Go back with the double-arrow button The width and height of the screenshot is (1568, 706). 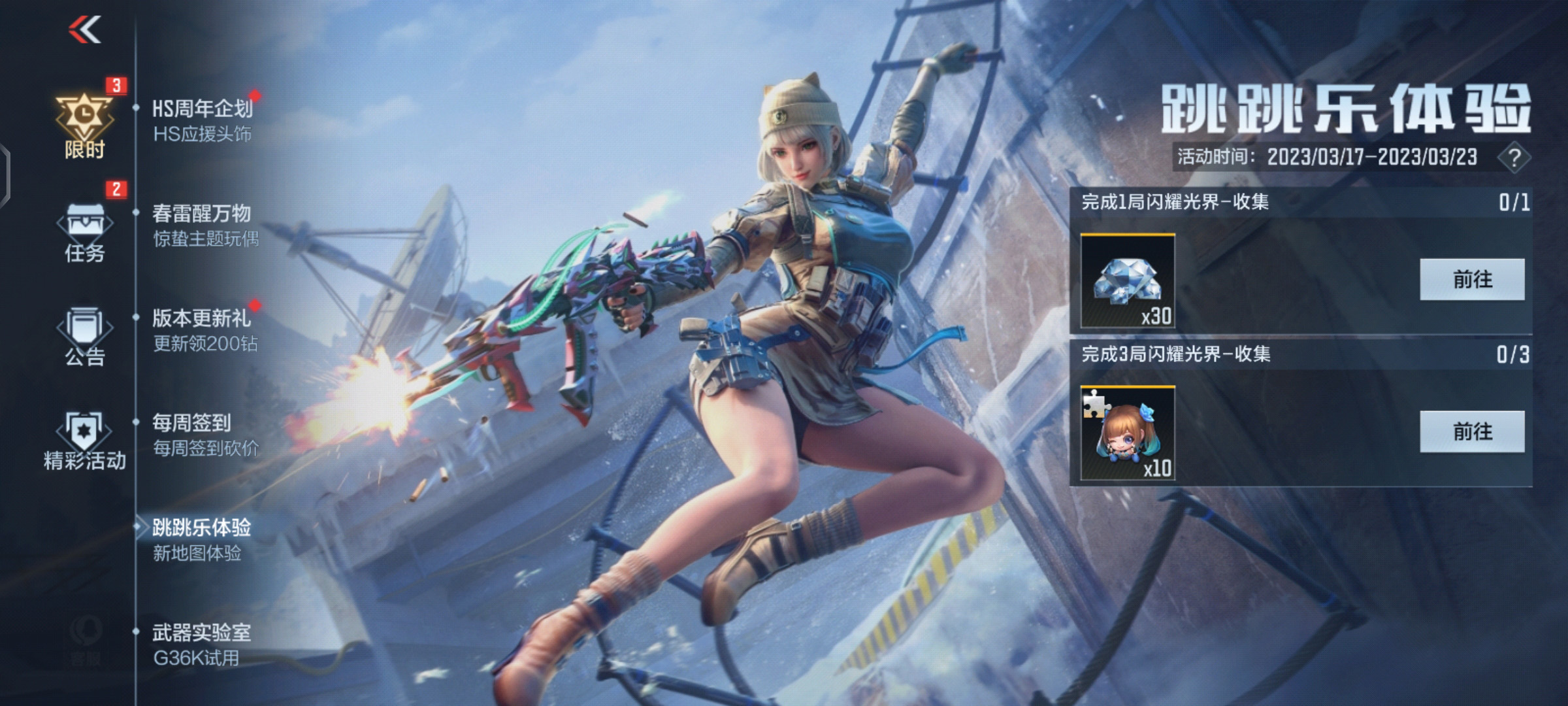pos(85,30)
